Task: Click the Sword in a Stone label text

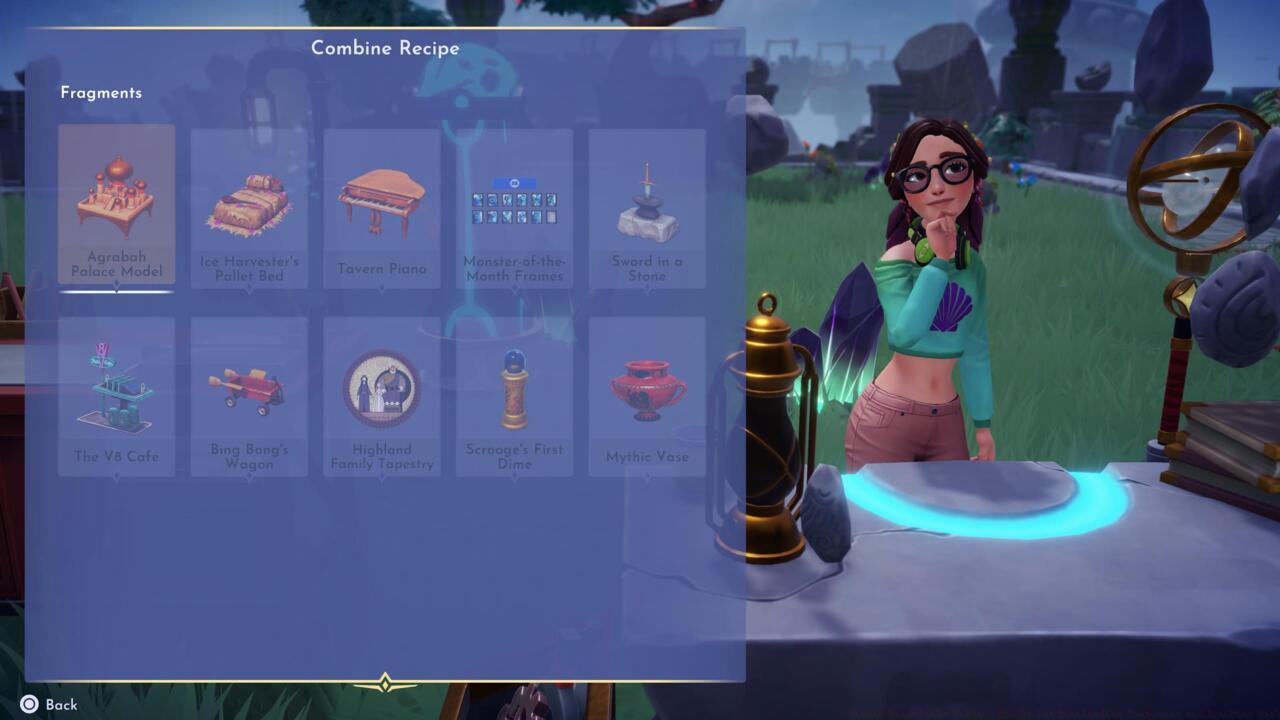Action: click(x=646, y=268)
